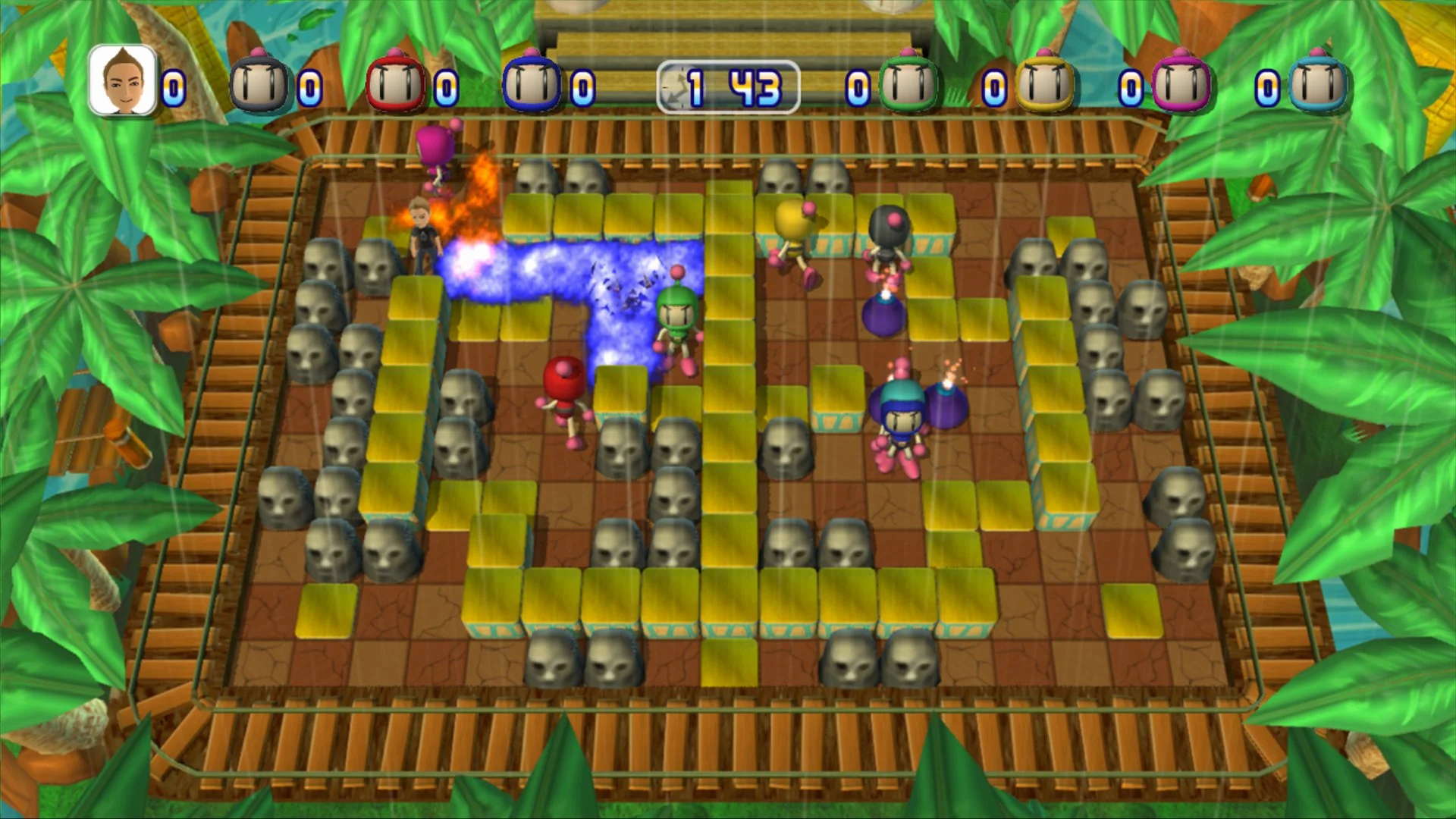Click the match timer showing 1:43
The width and height of the screenshot is (1456, 819).
tap(728, 83)
